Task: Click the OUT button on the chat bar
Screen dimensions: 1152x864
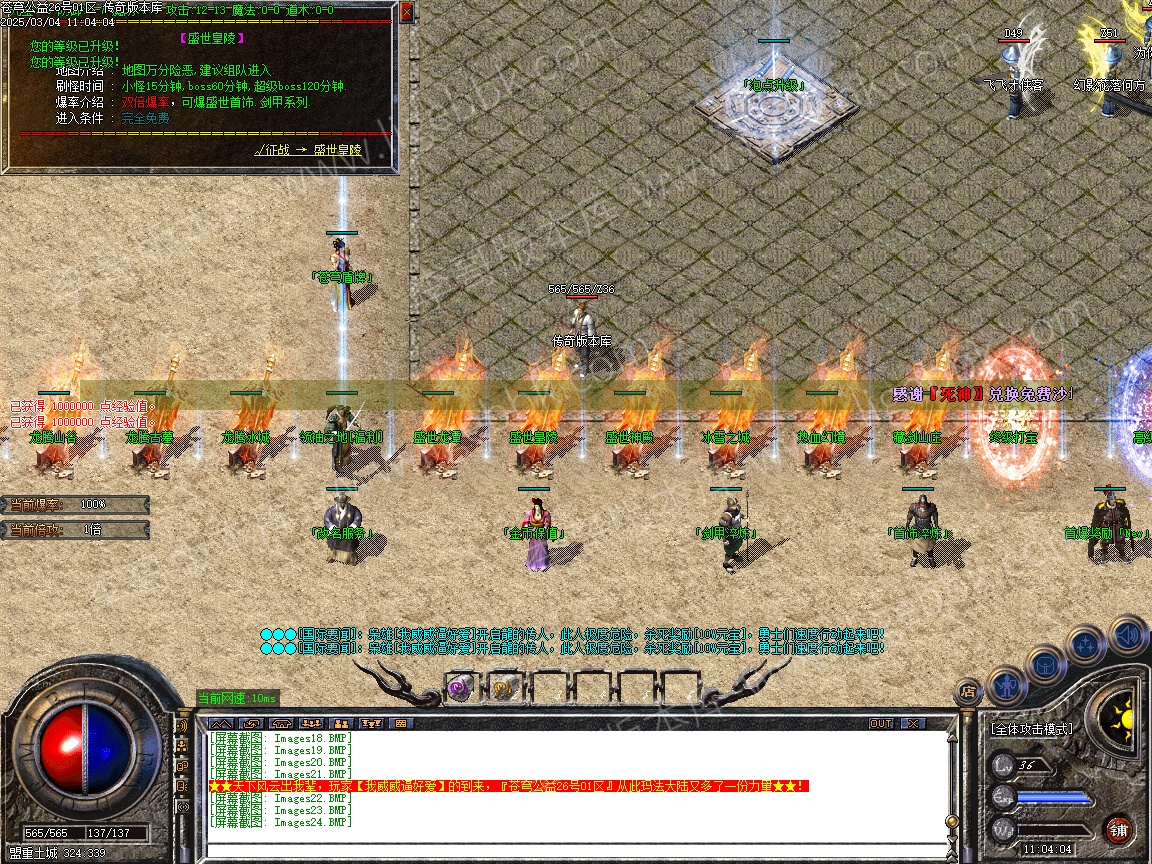Action: point(881,723)
